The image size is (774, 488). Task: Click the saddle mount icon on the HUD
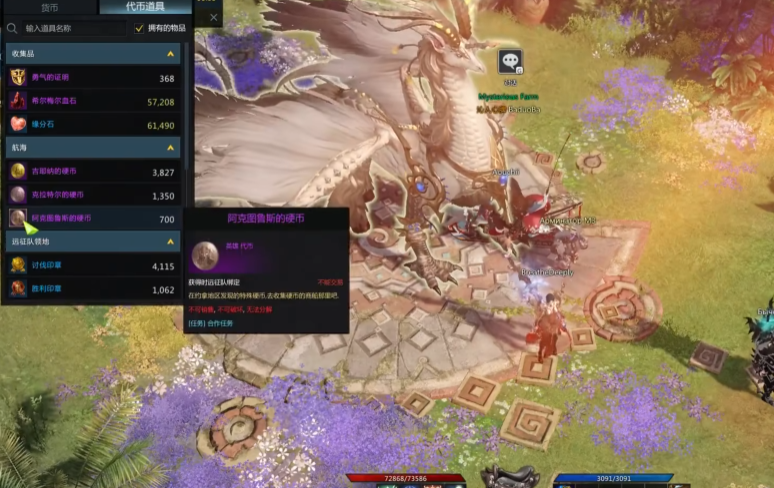pos(510,477)
